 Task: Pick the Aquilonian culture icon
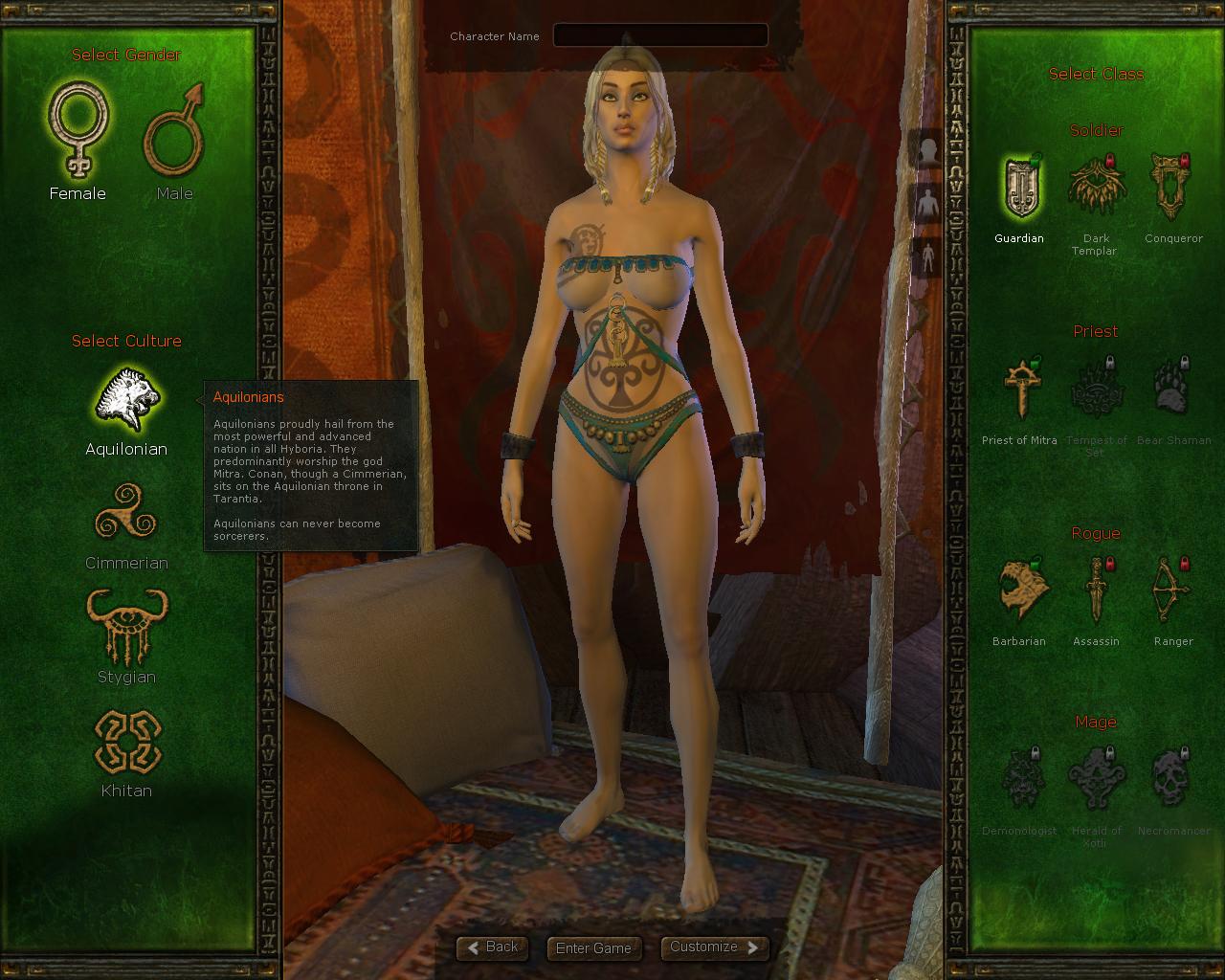[x=126, y=399]
